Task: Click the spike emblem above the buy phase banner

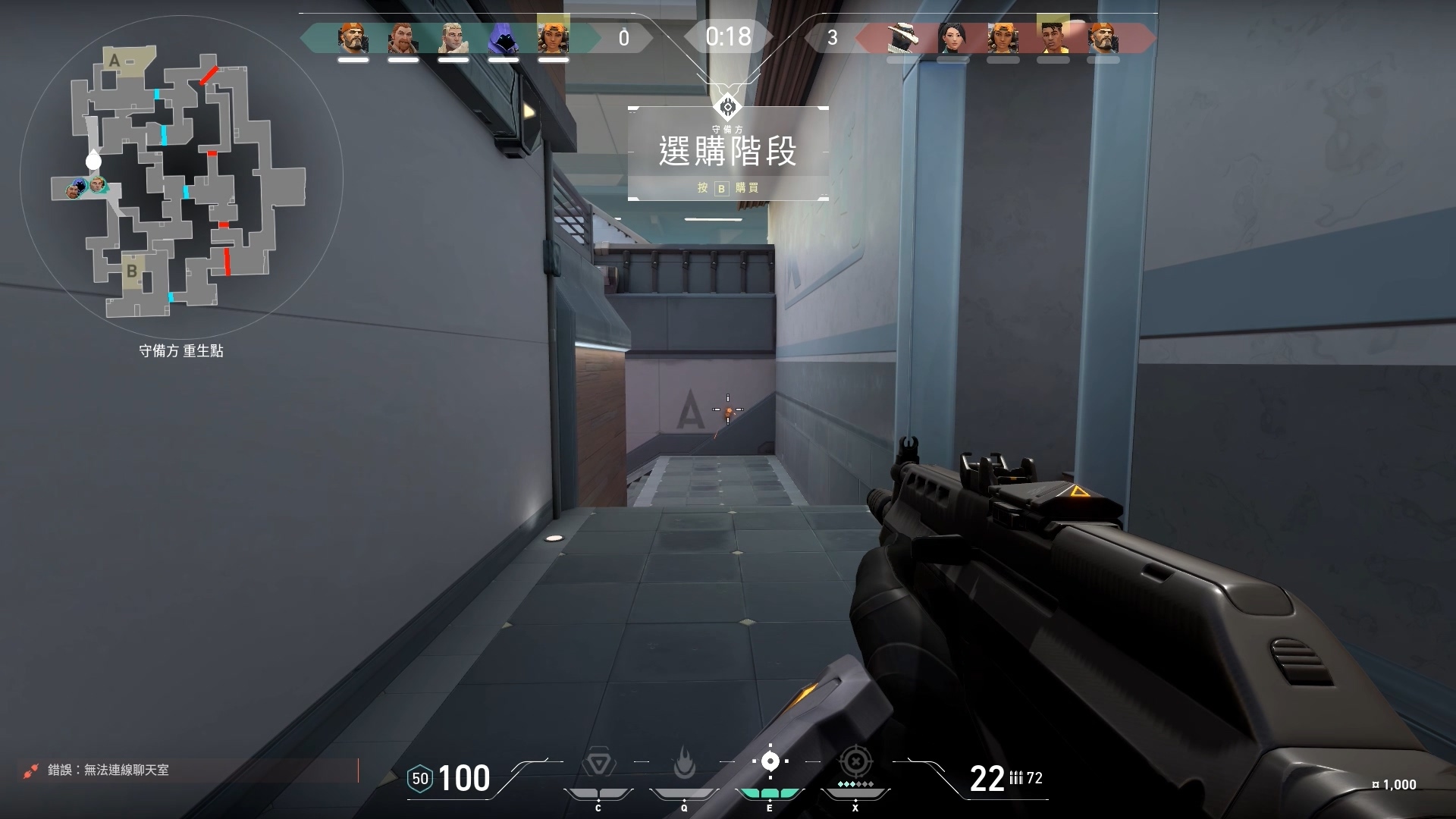Action: pos(727,107)
